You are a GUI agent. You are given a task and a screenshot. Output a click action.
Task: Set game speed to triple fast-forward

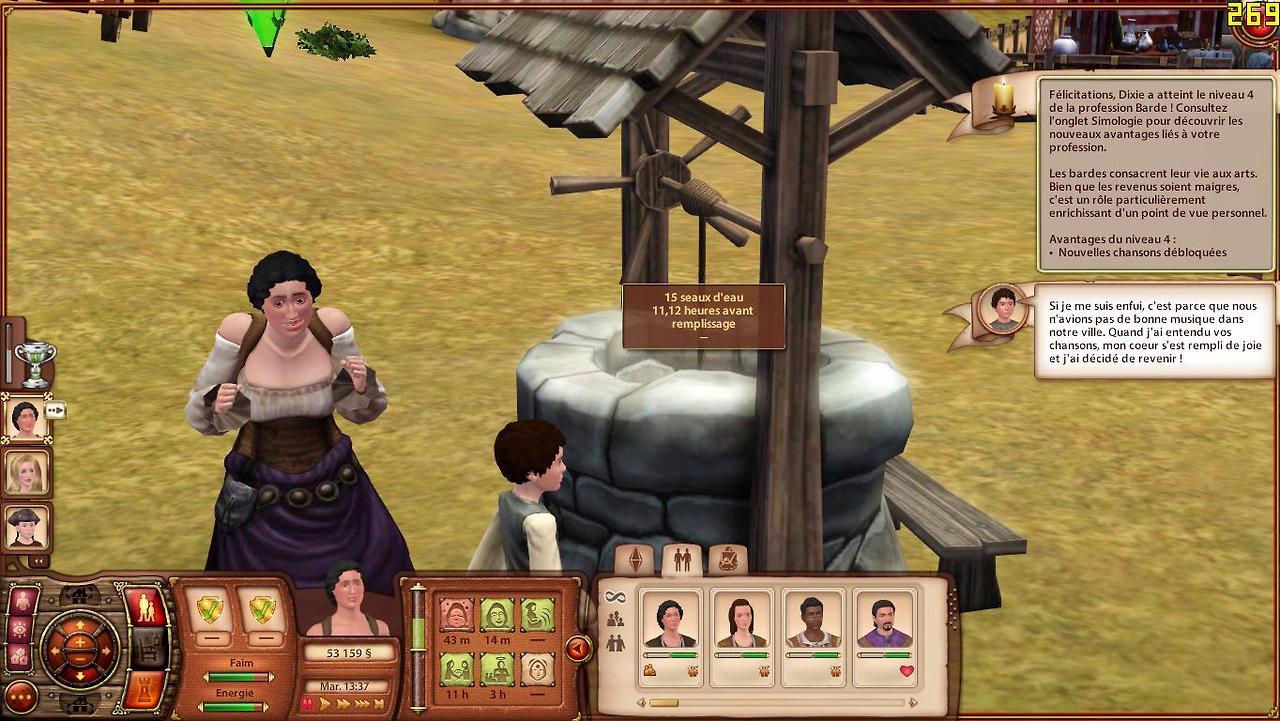(362, 704)
